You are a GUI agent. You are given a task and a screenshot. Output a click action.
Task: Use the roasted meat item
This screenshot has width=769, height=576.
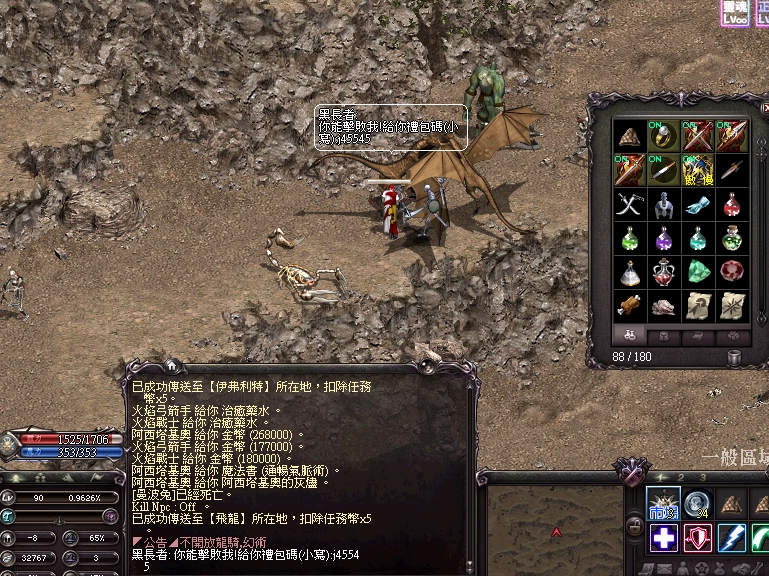point(630,306)
